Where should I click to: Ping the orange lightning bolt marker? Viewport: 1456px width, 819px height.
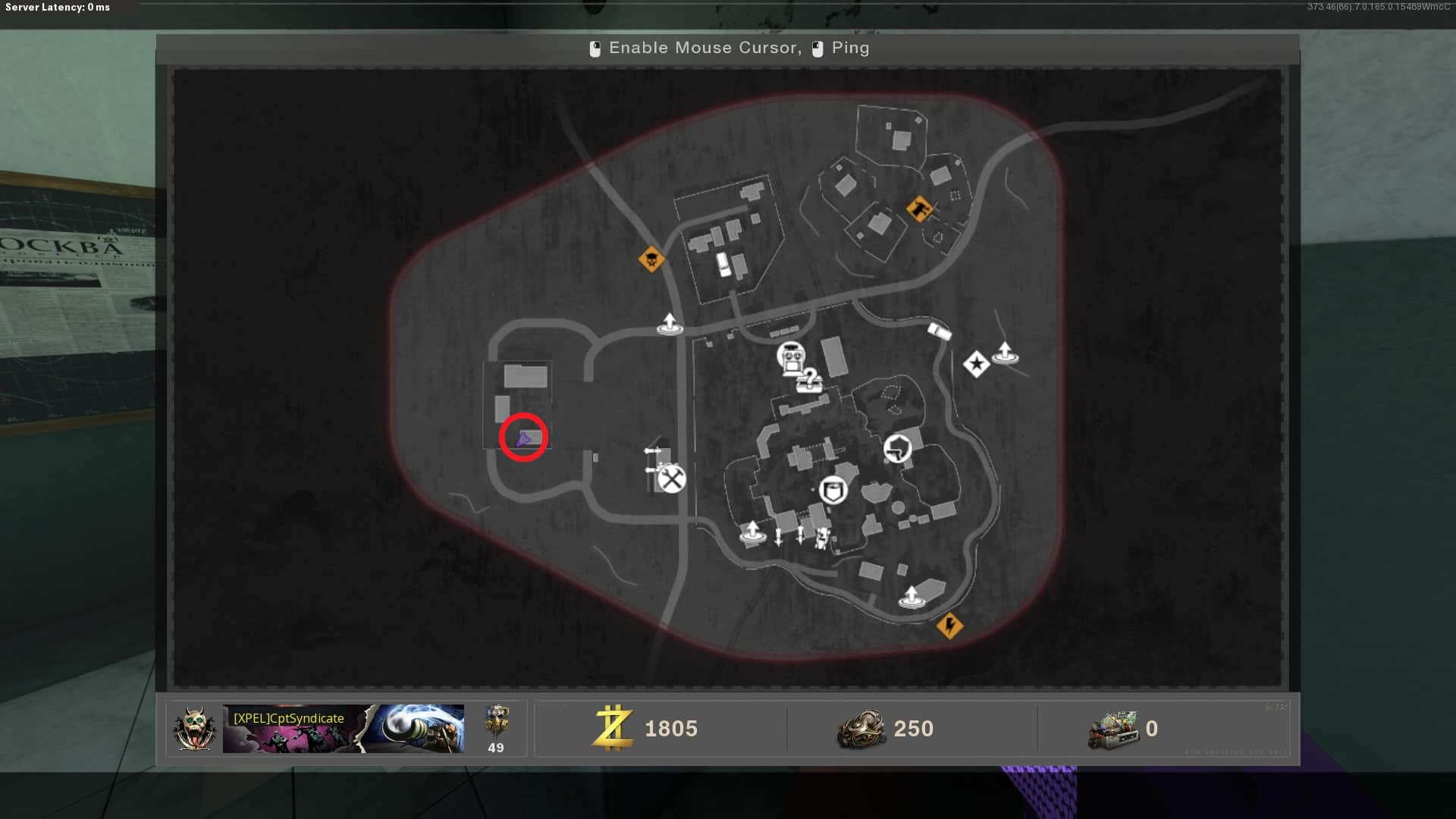coord(949,626)
